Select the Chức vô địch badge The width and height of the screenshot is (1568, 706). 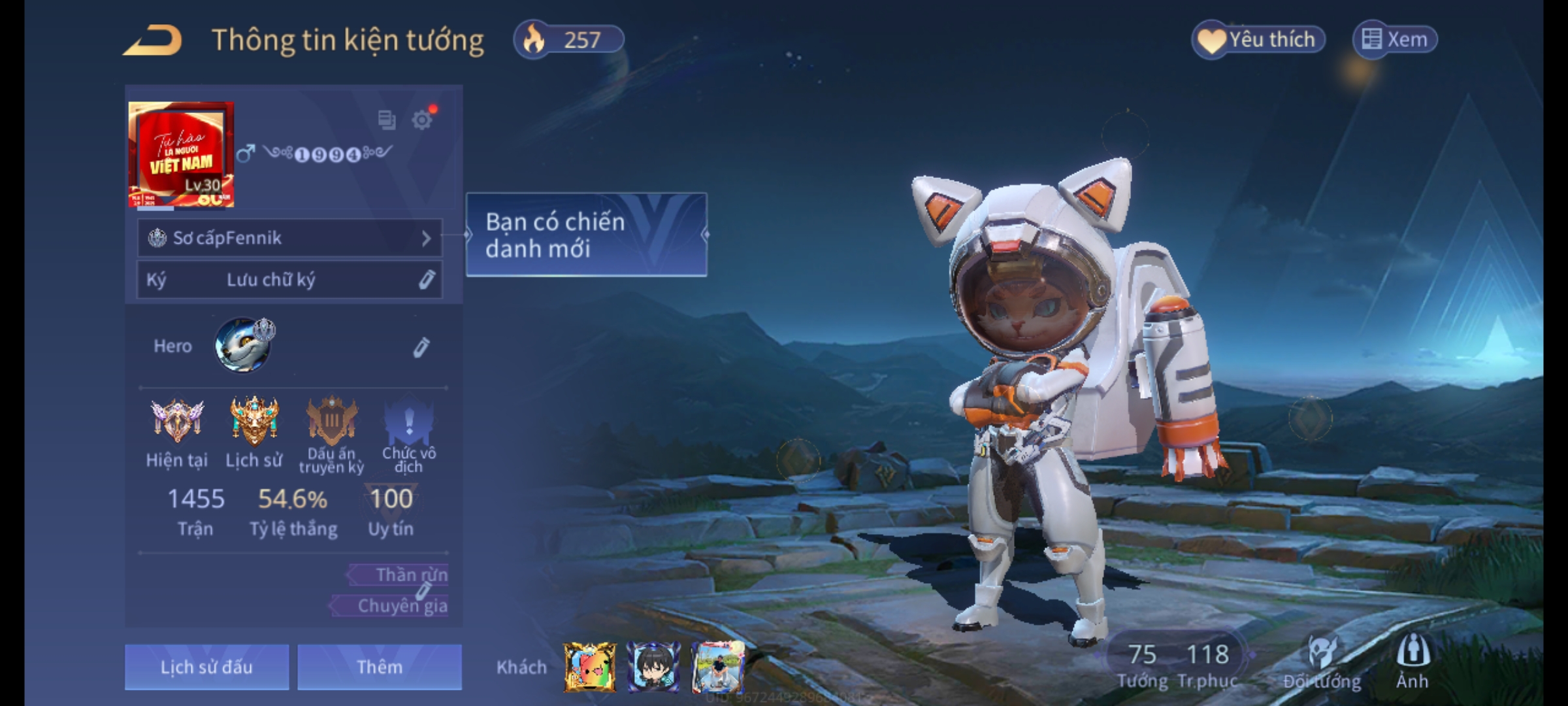[x=409, y=422]
